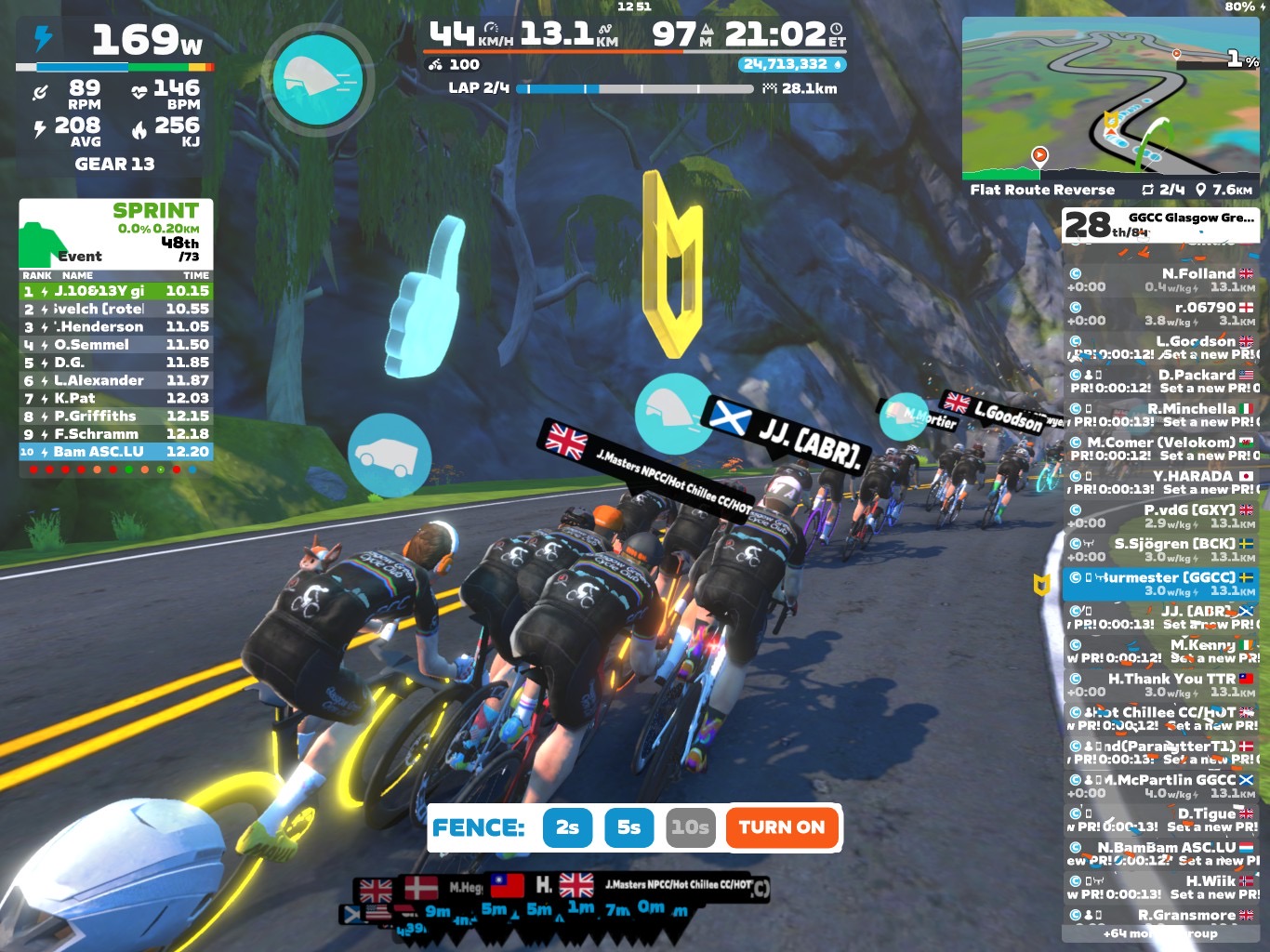
Task: Select P.vdG [GXY] rider row
Action: pyautogui.click(x=1160, y=516)
